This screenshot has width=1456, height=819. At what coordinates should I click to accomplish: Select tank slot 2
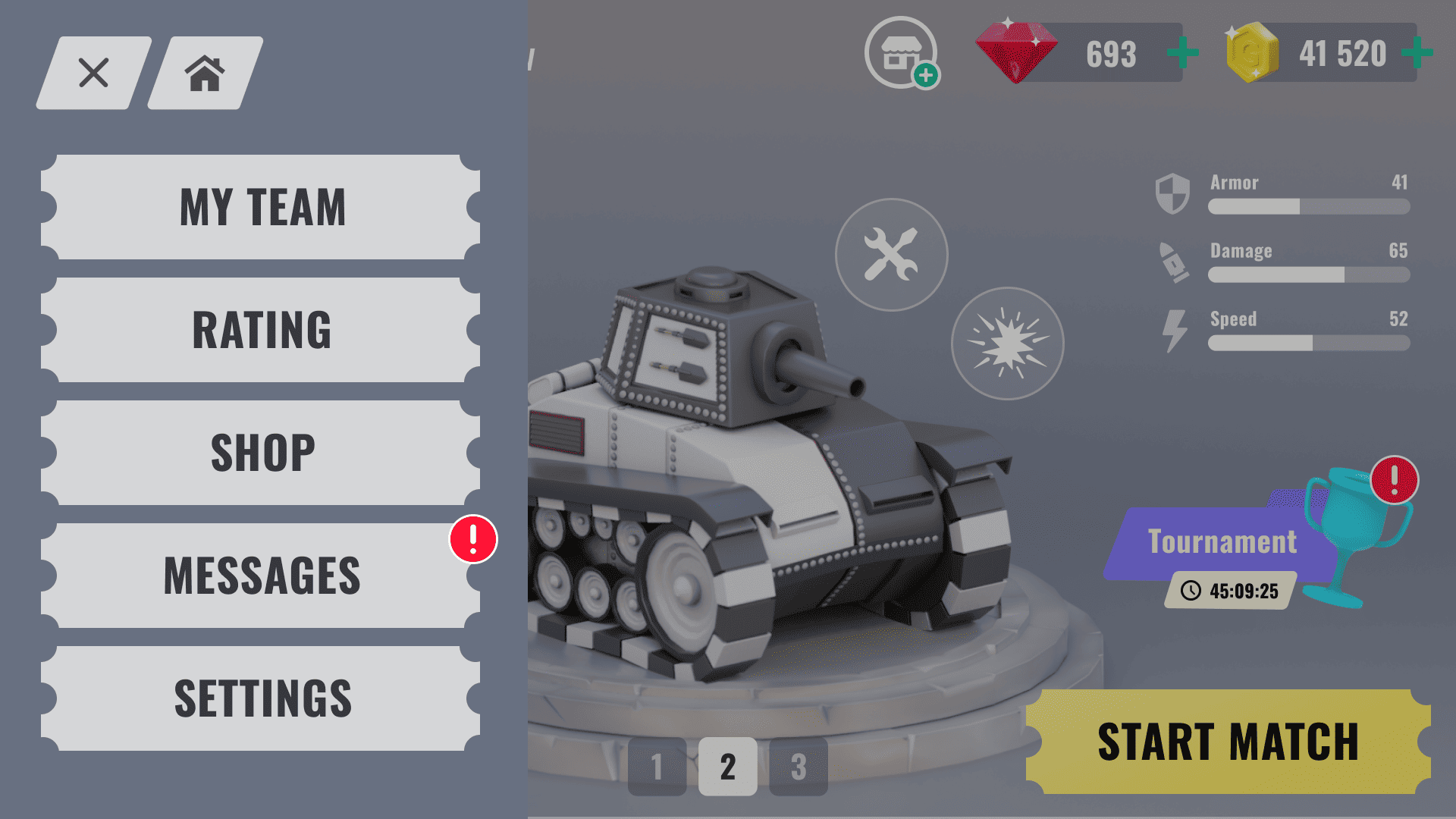(x=727, y=767)
